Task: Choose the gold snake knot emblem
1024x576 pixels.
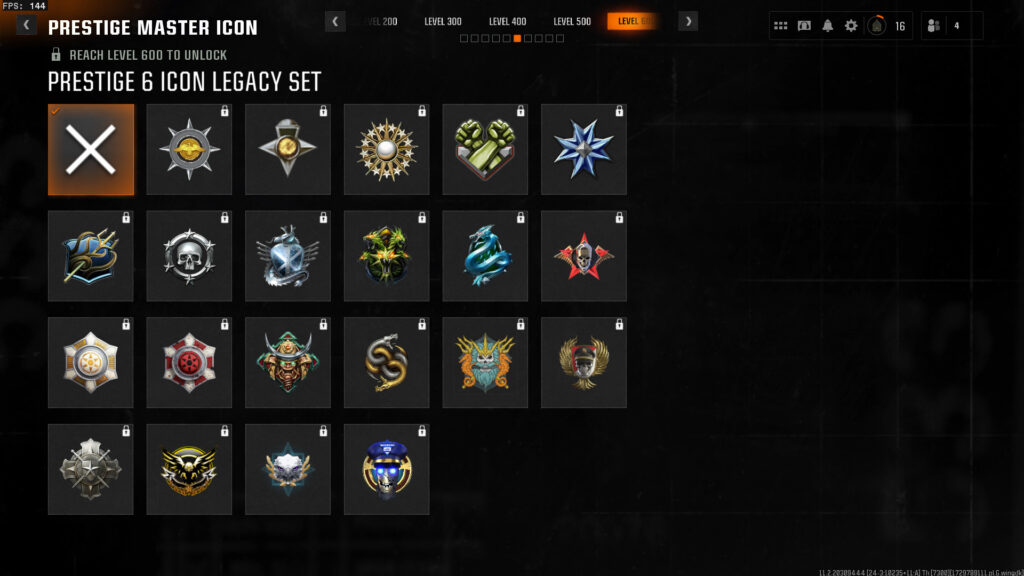Action: point(387,363)
